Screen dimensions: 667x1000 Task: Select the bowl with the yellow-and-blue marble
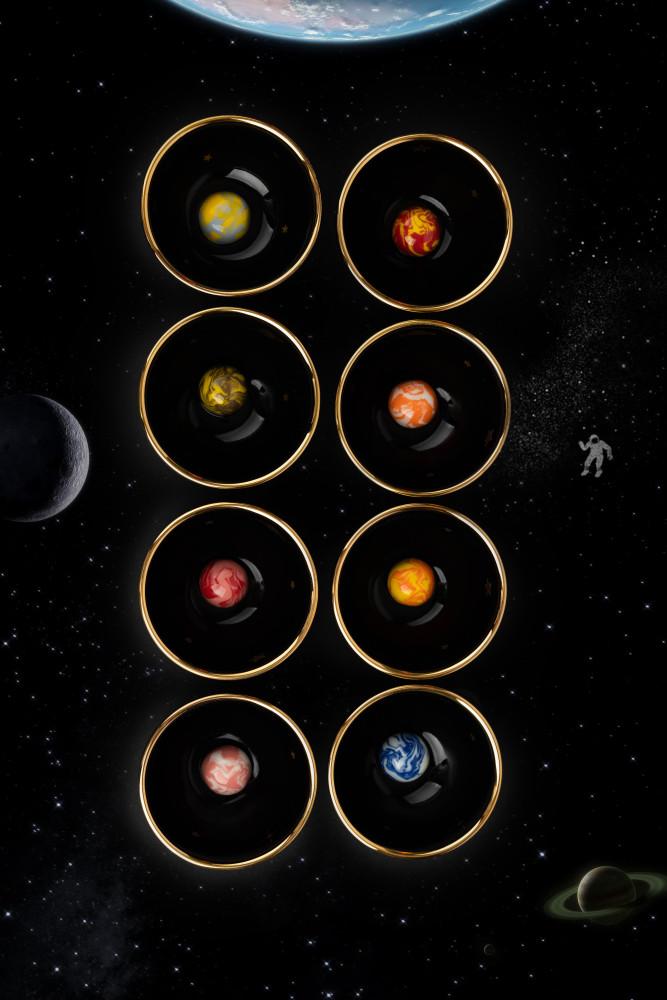(231, 206)
